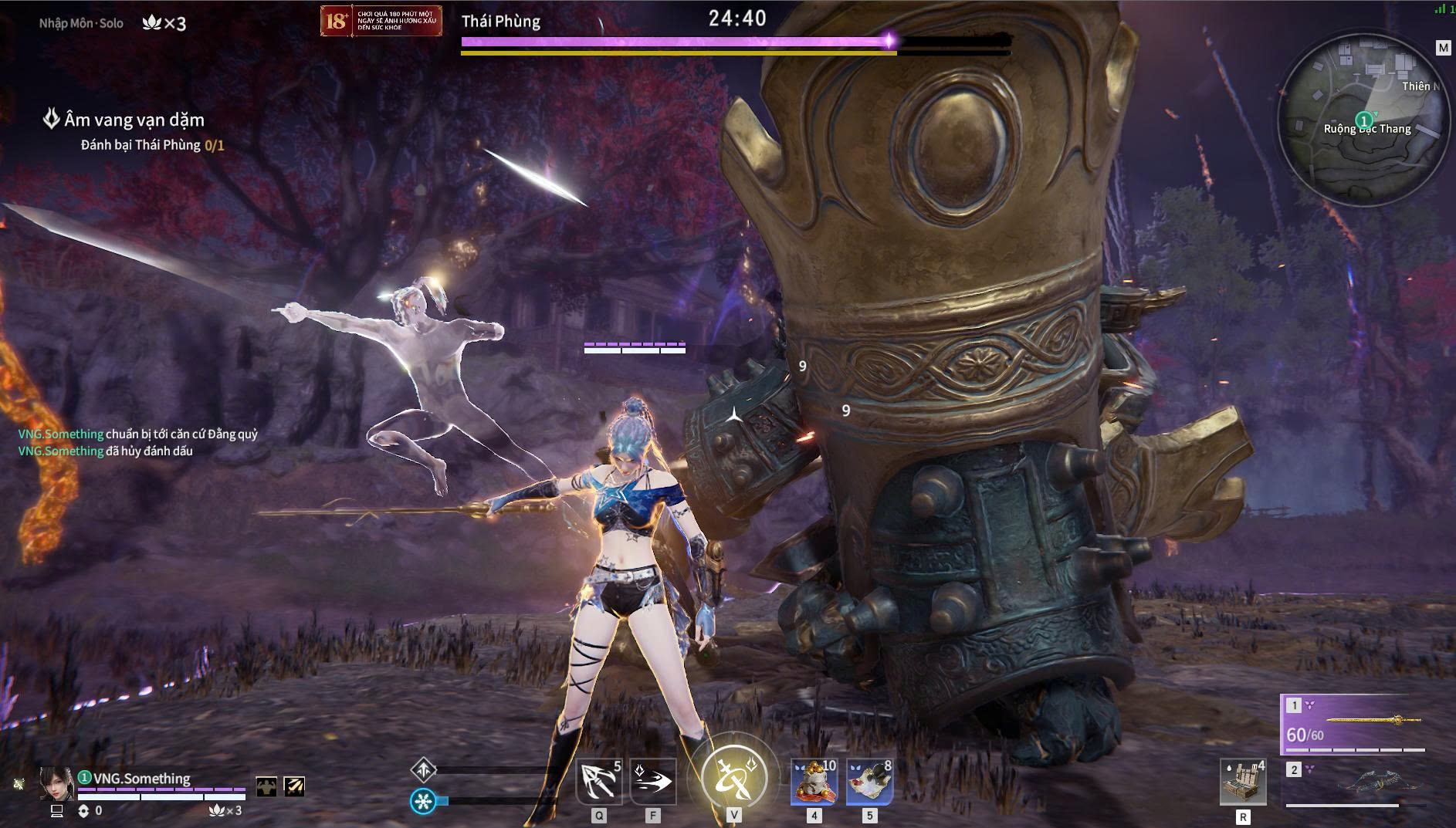Screen dimensions: 1456x828
Task: Use the gold-studded pouch consumable
Action: (814, 781)
